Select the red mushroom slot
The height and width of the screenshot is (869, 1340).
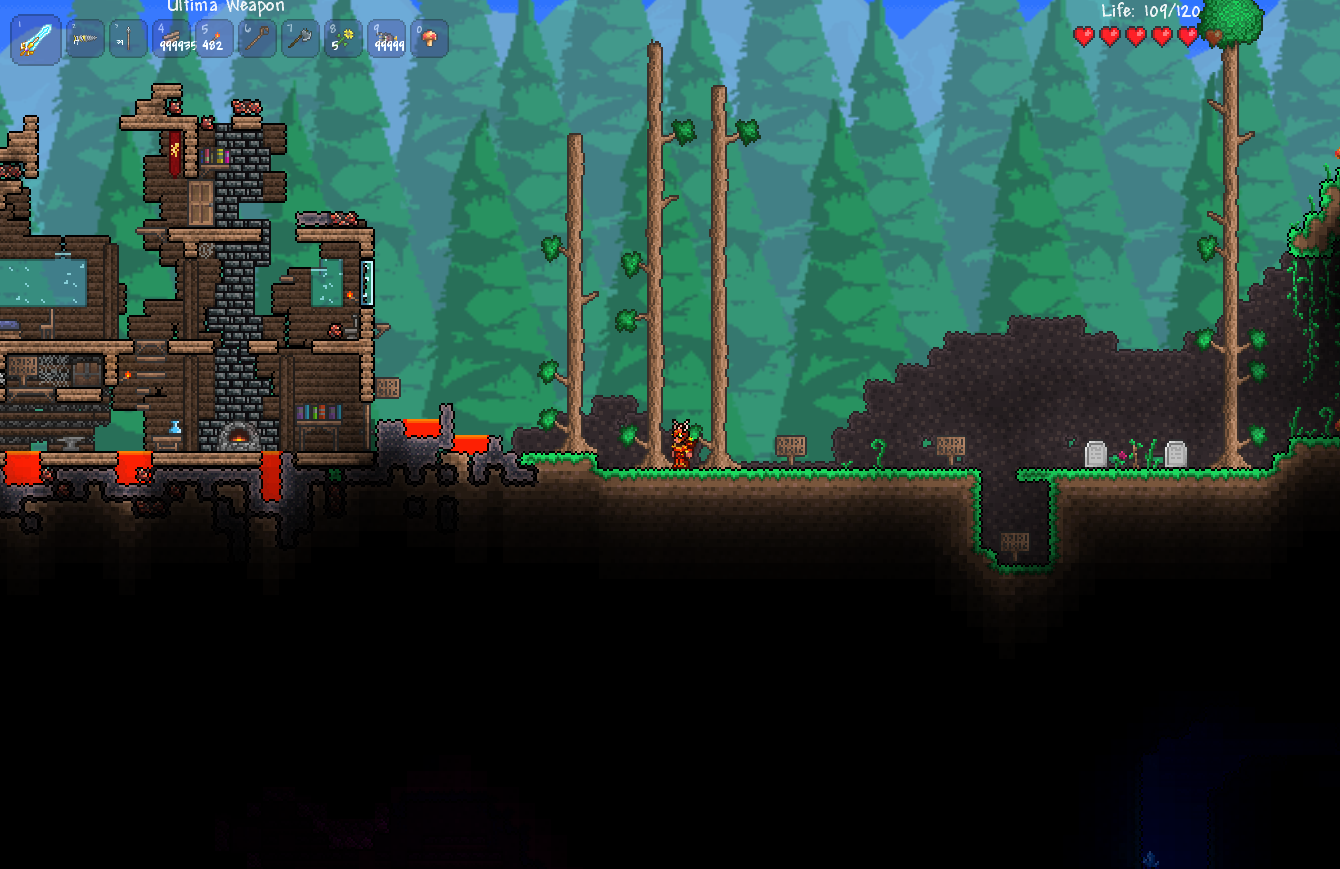click(429, 39)
